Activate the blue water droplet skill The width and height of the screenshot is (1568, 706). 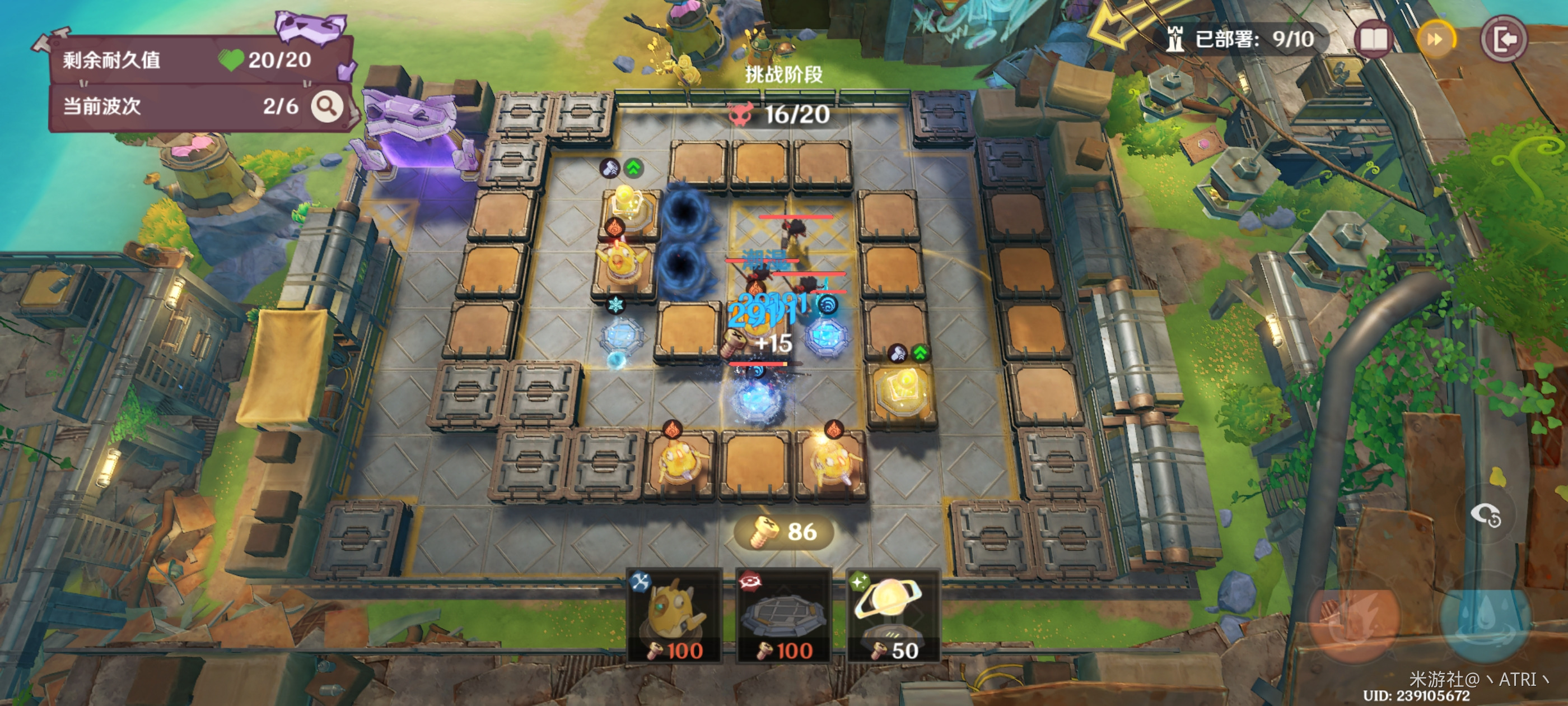[1485, 618]
